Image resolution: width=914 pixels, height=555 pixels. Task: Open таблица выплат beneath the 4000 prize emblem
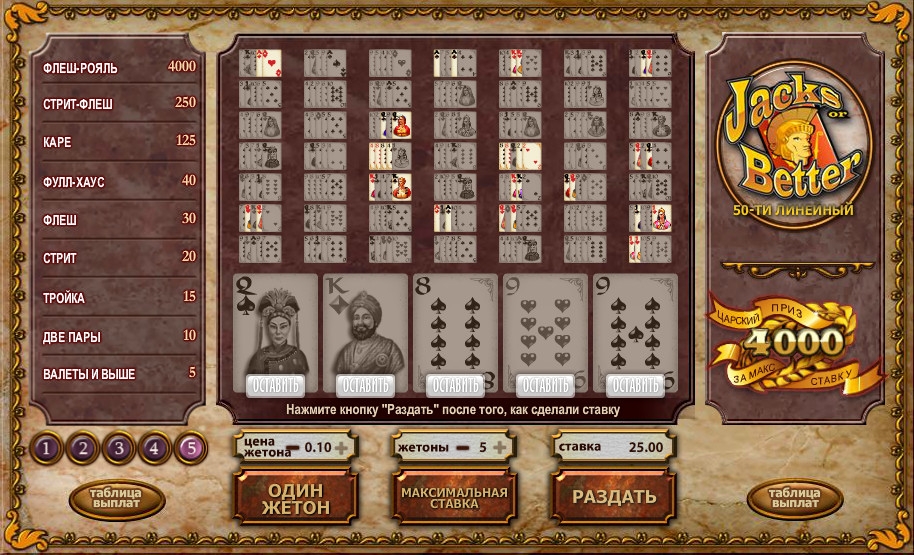tap(795, 498)
